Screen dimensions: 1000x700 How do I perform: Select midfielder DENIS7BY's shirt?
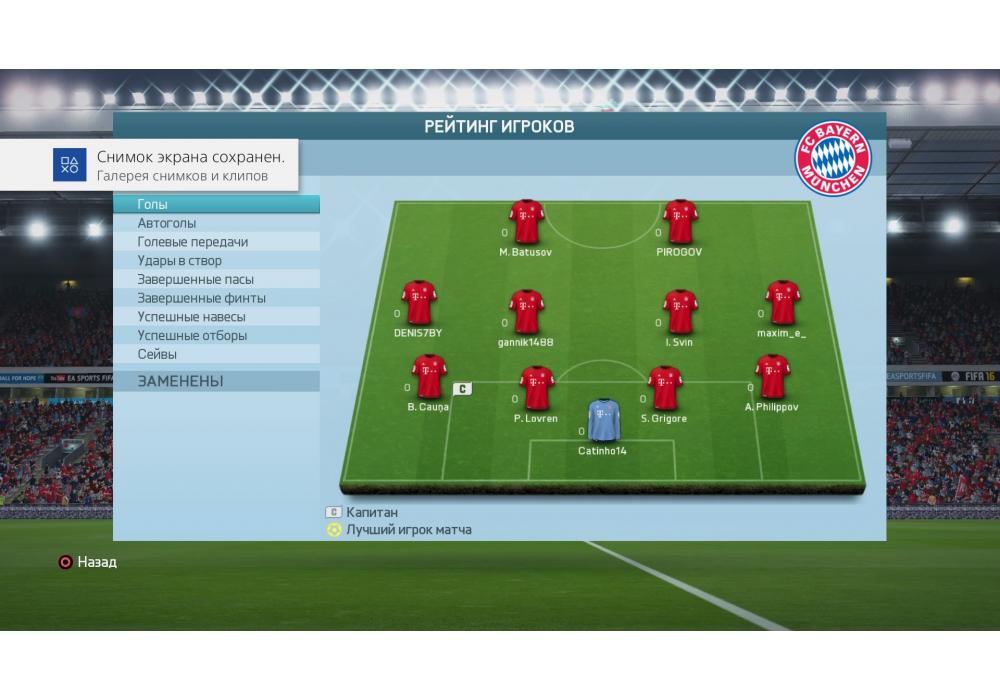[x=418, y=302]
